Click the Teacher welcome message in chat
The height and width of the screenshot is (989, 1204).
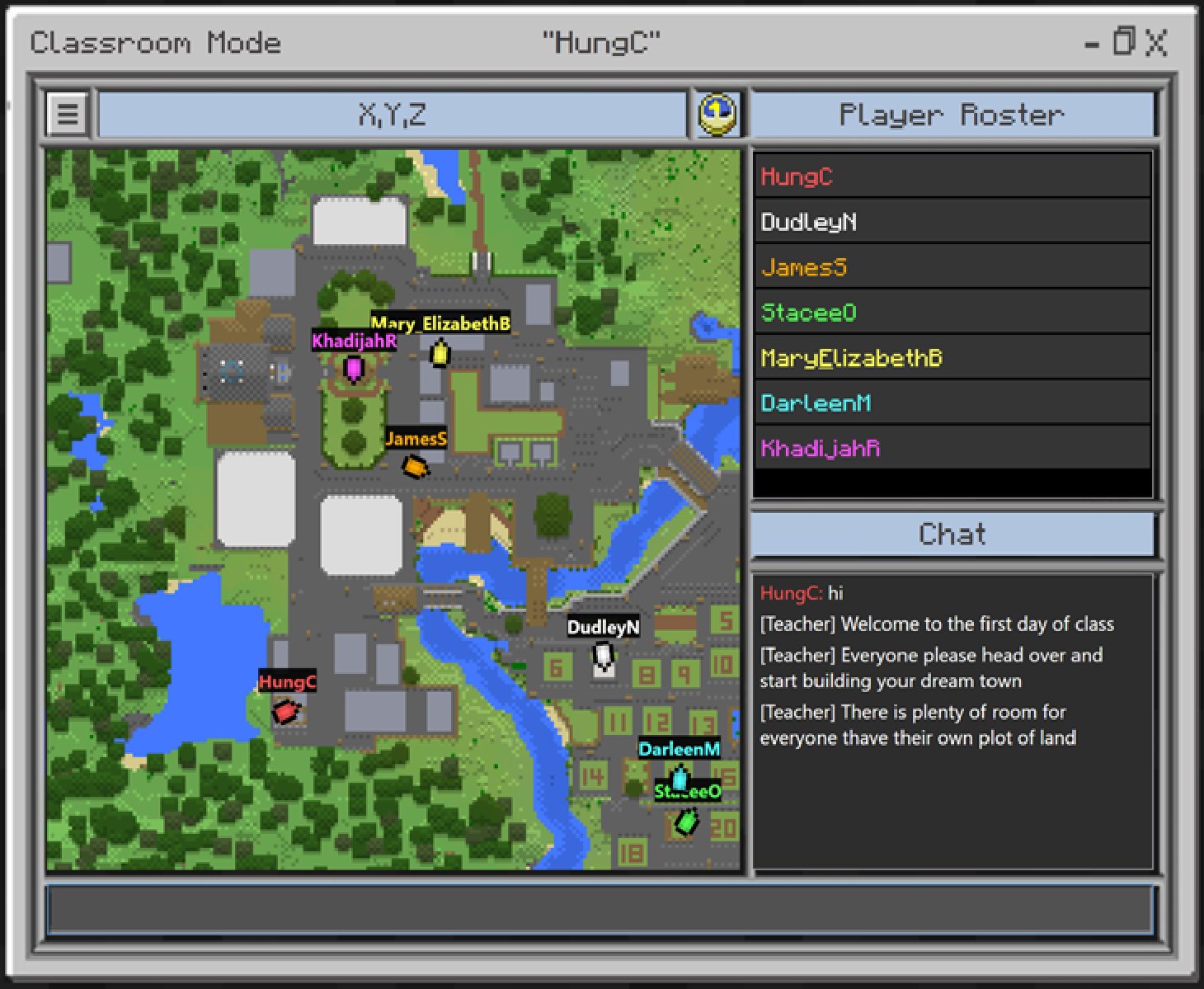coord(936,624)
